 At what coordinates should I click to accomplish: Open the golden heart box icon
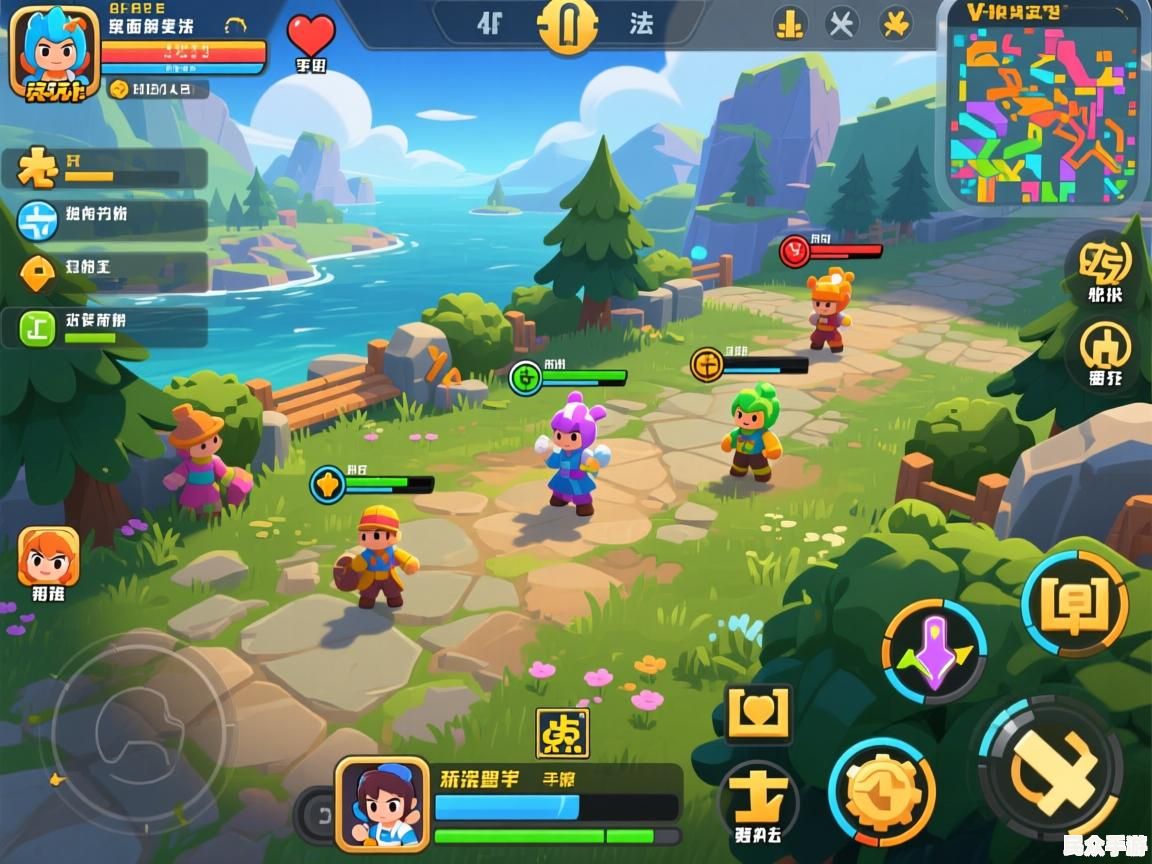758,714
